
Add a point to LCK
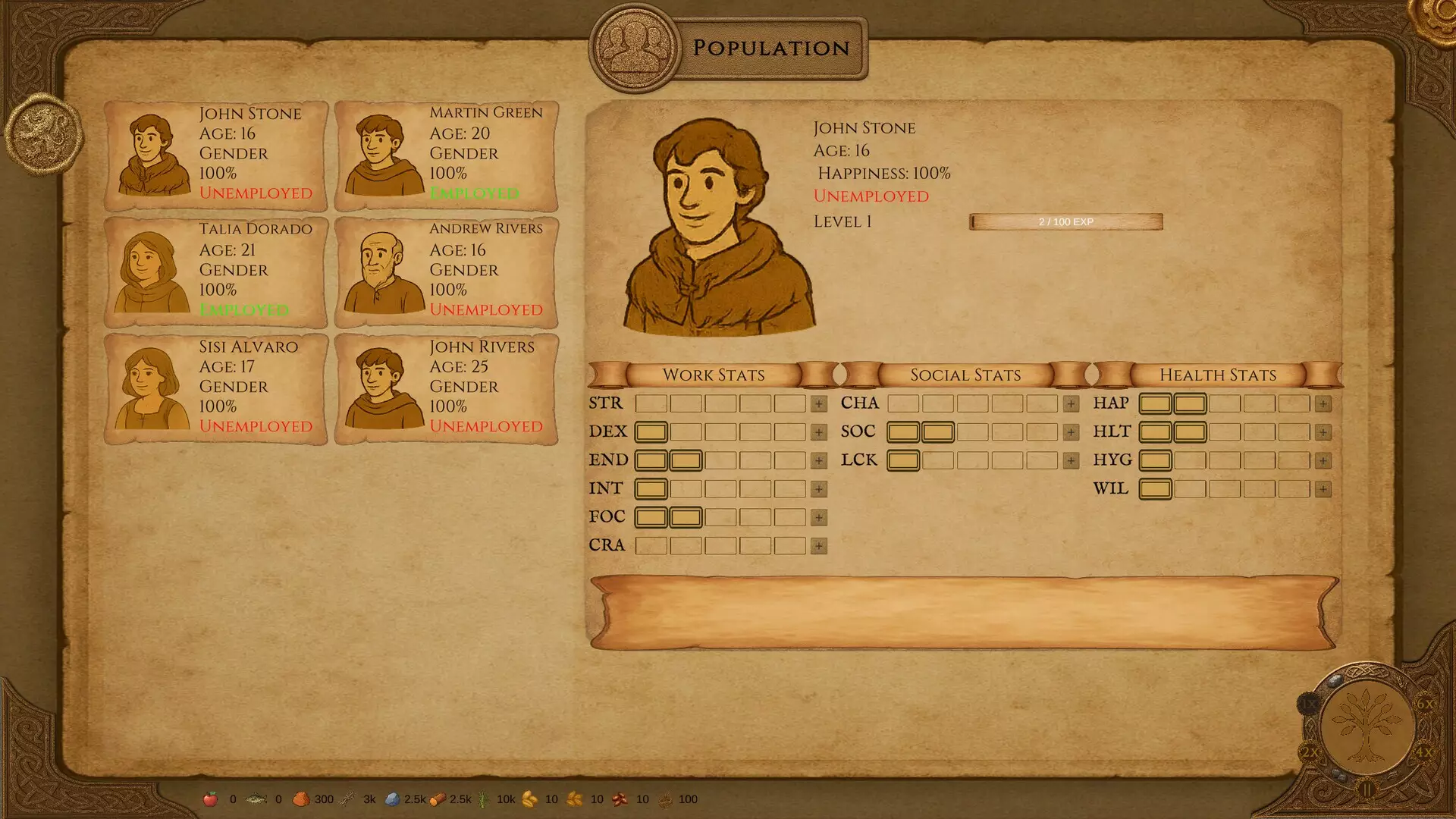pos(1071,461)
